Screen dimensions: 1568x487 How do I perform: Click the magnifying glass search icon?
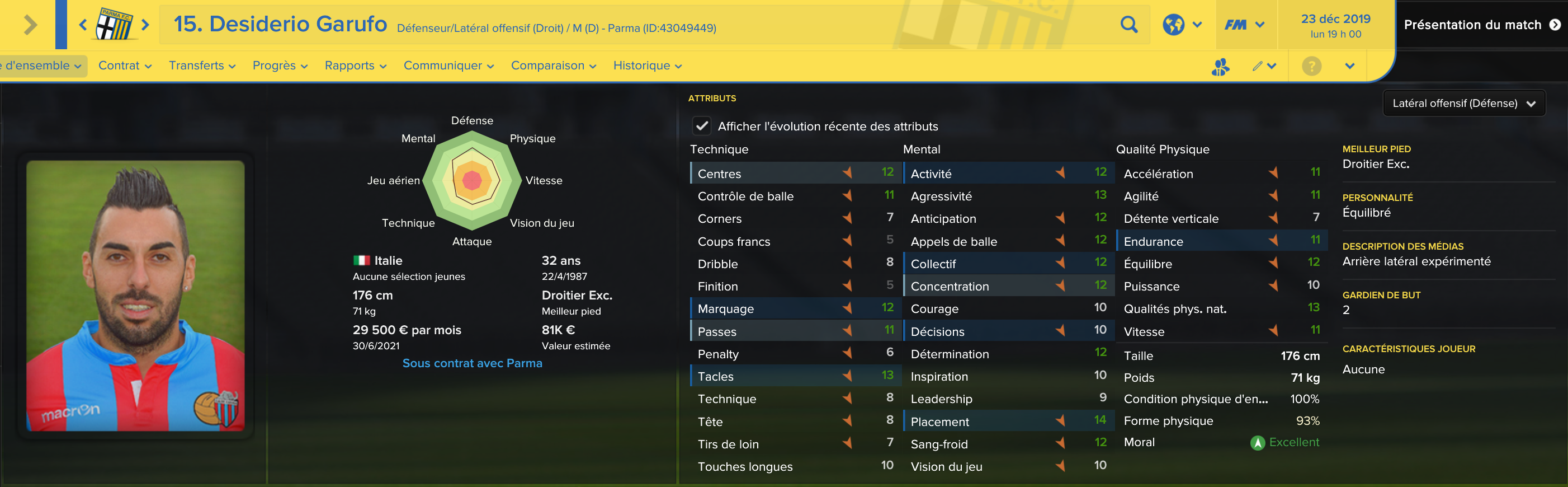click(1128, 25)
